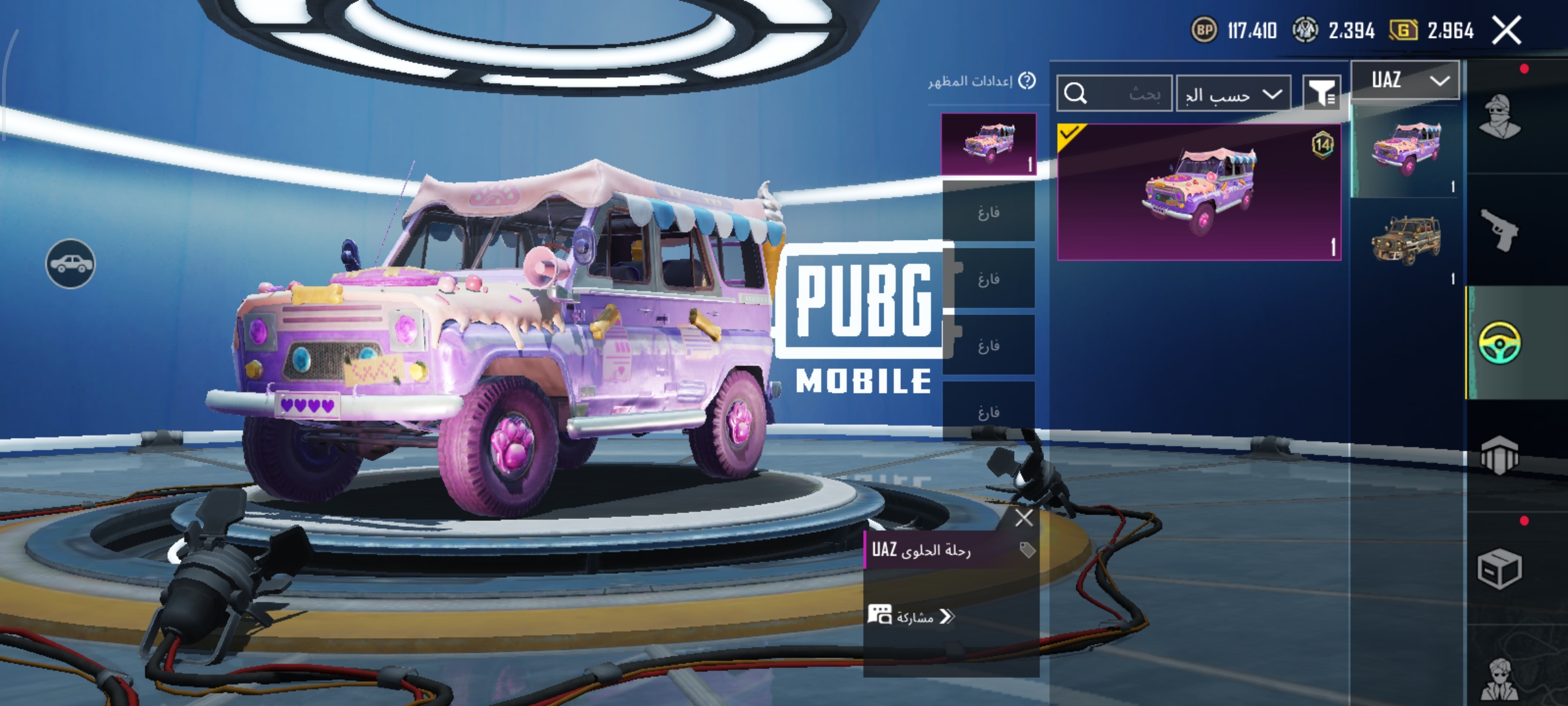Open the UAZ vehicle type dropdown
Viewport: 1568px width, 706px height.
pyautogui.click(x=1405, y=80)
